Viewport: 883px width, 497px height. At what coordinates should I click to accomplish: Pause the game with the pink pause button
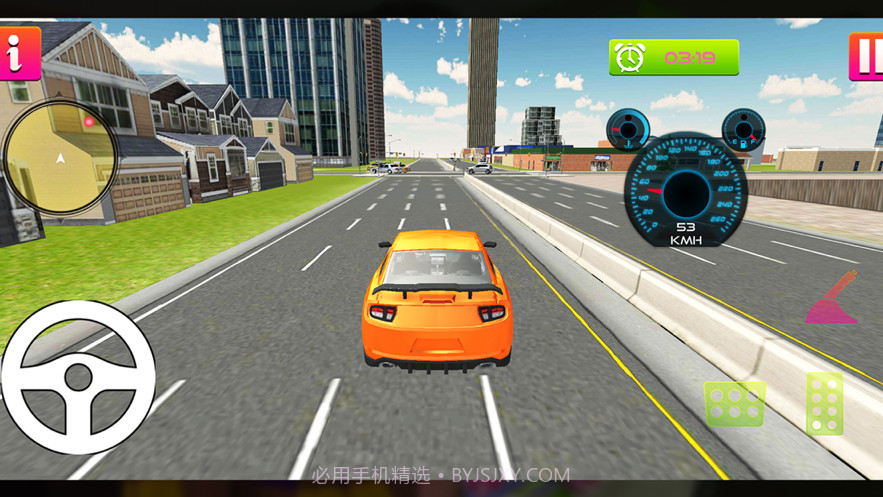(x=866, y=56)
